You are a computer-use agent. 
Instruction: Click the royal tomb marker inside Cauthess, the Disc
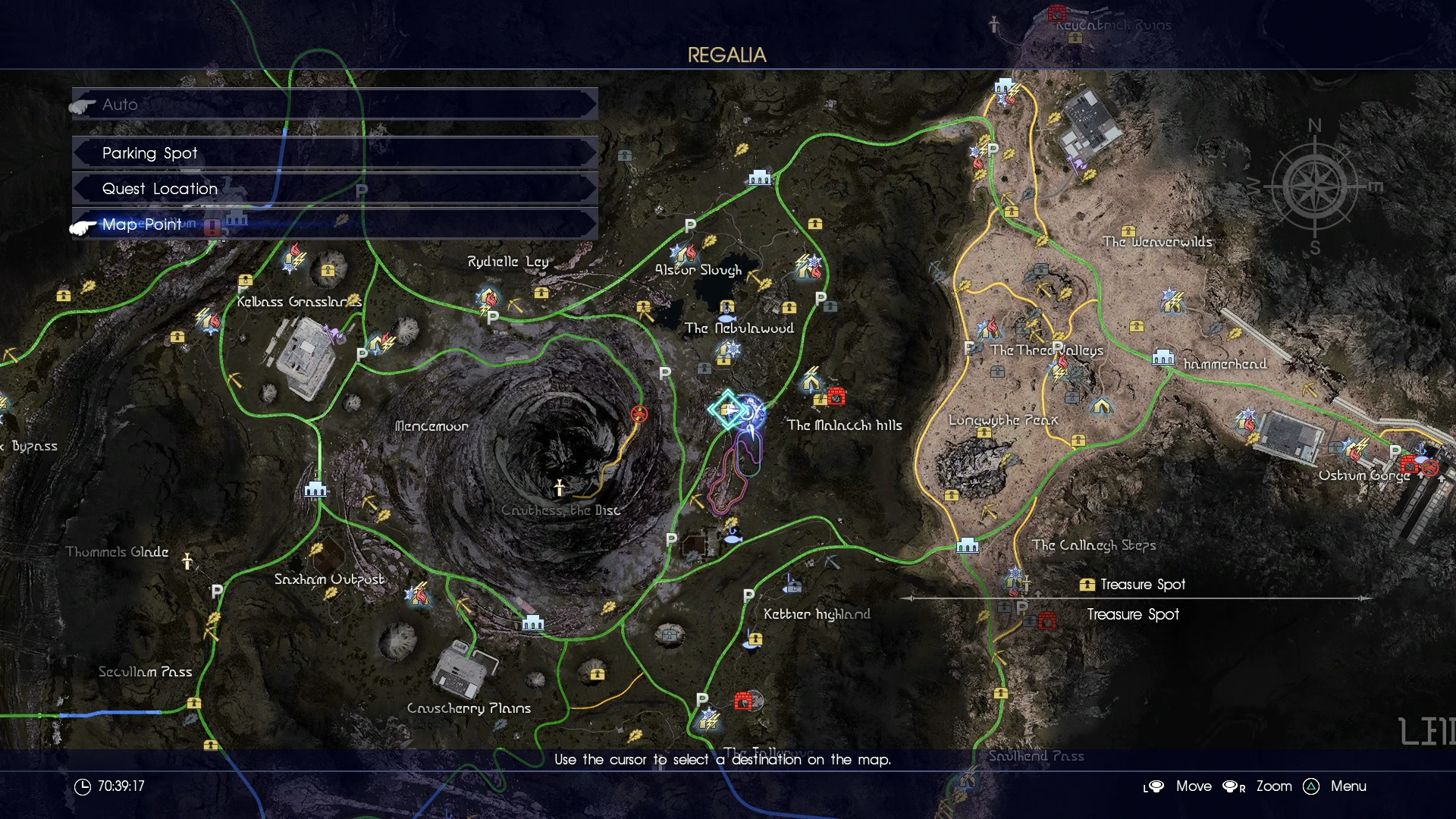pyautogui.click(x=559, y=489)
